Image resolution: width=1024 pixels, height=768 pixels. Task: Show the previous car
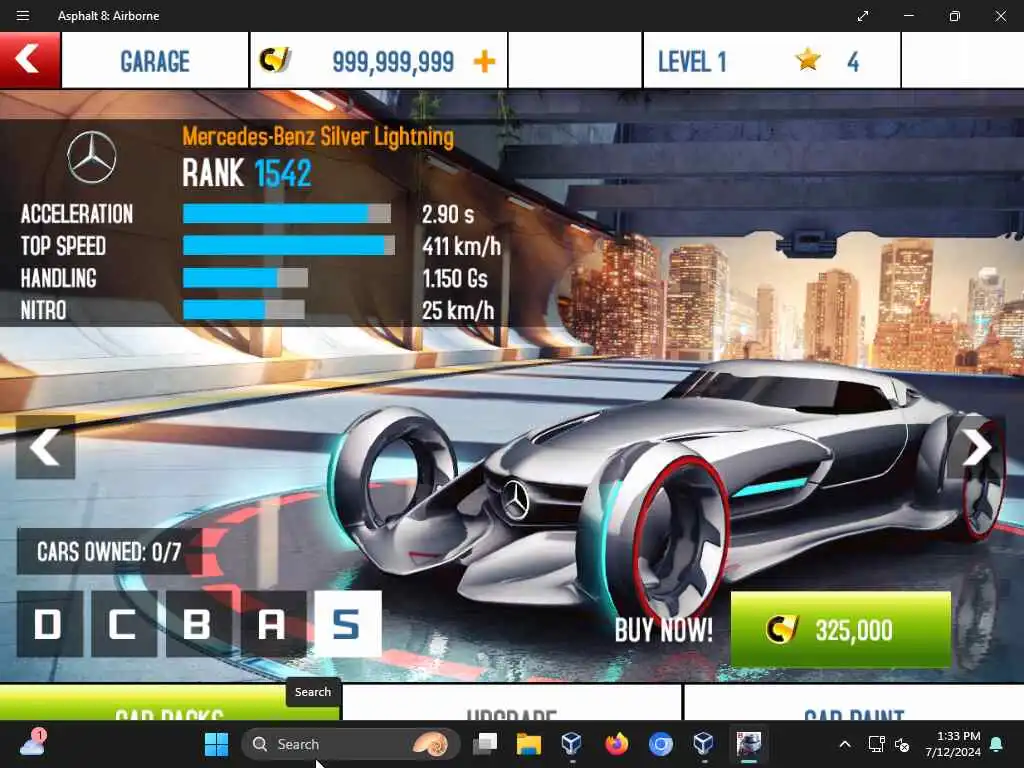tap(45, 447)
